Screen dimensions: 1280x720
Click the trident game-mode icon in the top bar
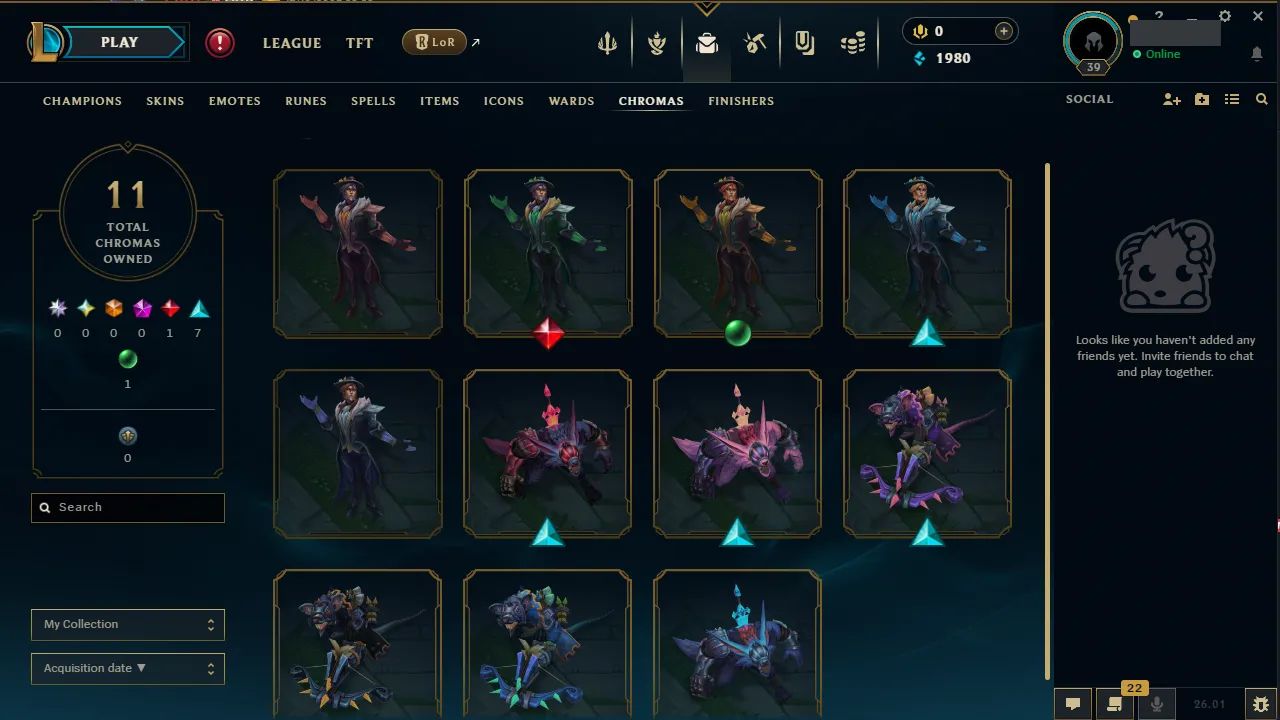coord(608,42)
